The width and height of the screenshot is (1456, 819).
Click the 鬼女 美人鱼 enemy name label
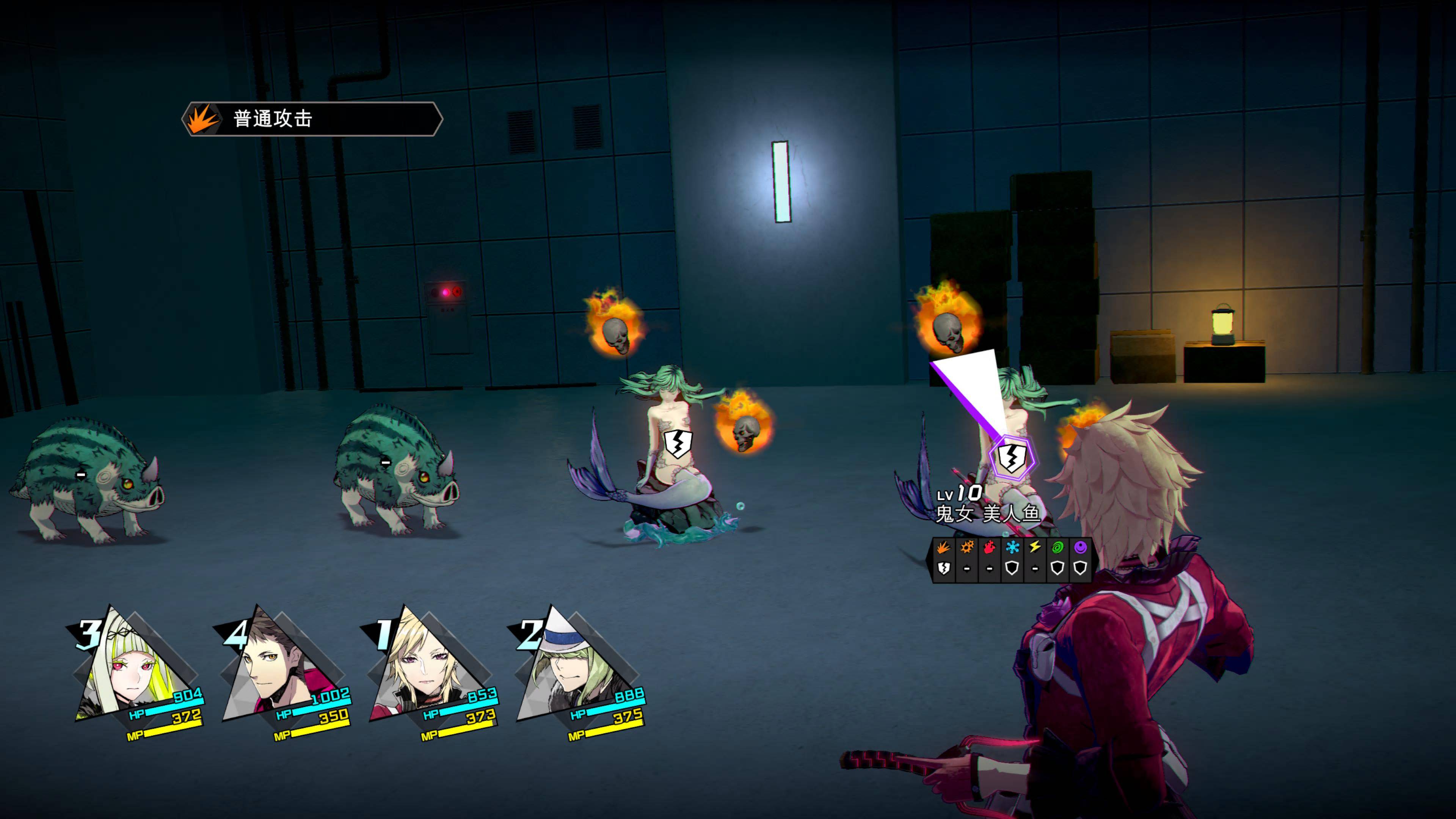pos(988,513)
